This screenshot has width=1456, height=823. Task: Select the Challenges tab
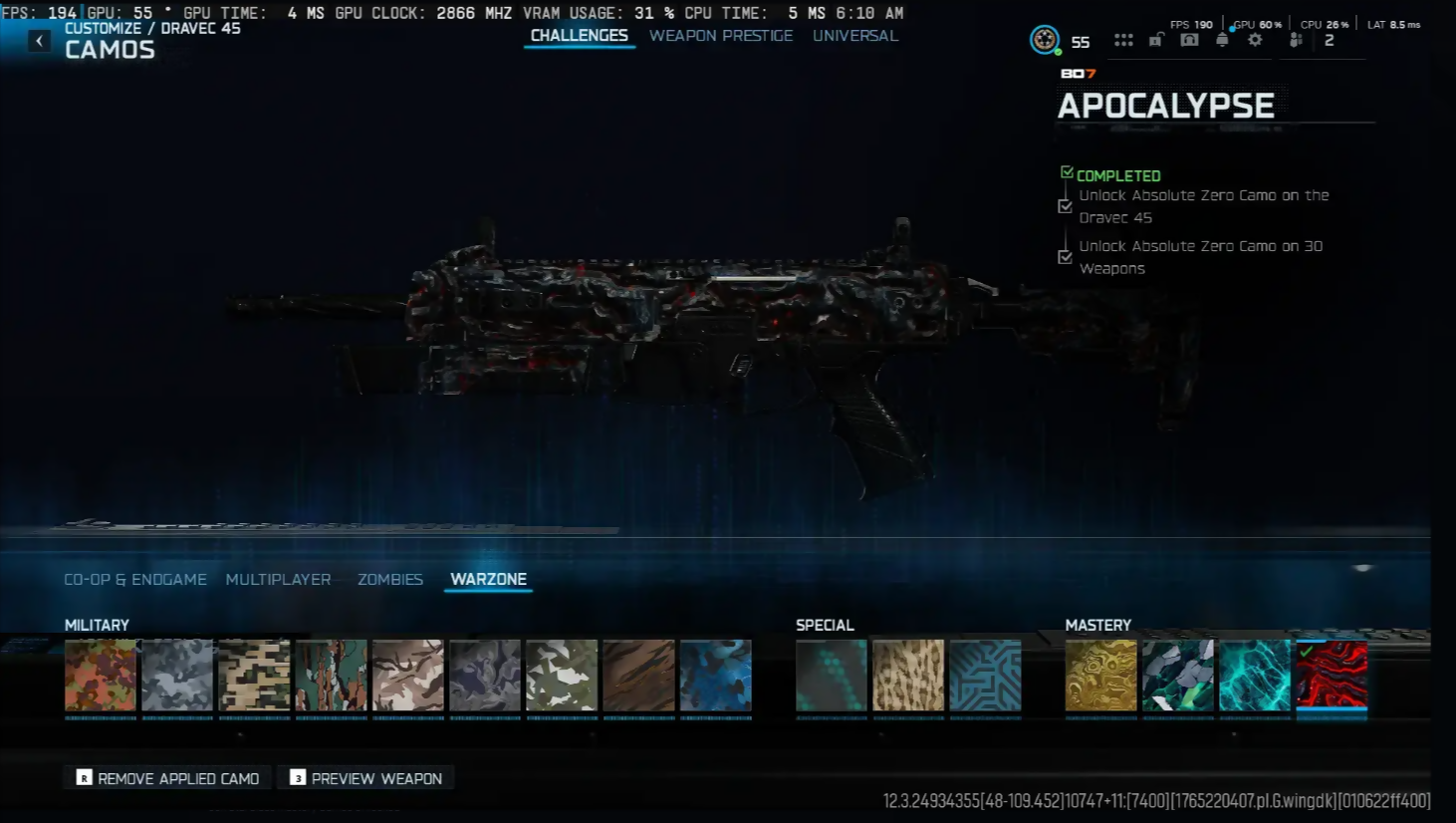coord(579,36)
